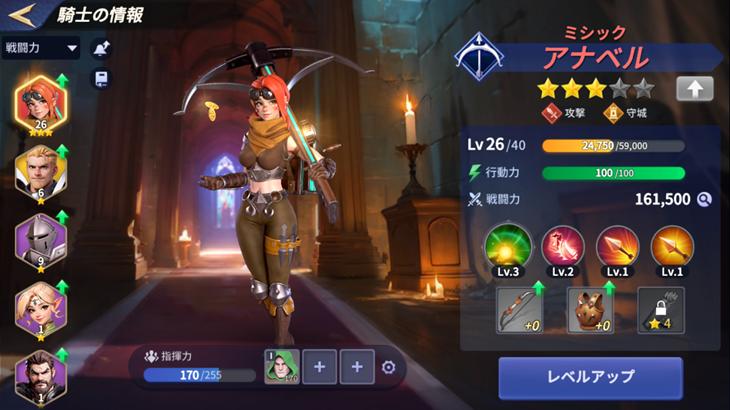Open the 戦闘力 sort dropdown
Viewport: 730px width, 410px height.
[x=41, y=47]
